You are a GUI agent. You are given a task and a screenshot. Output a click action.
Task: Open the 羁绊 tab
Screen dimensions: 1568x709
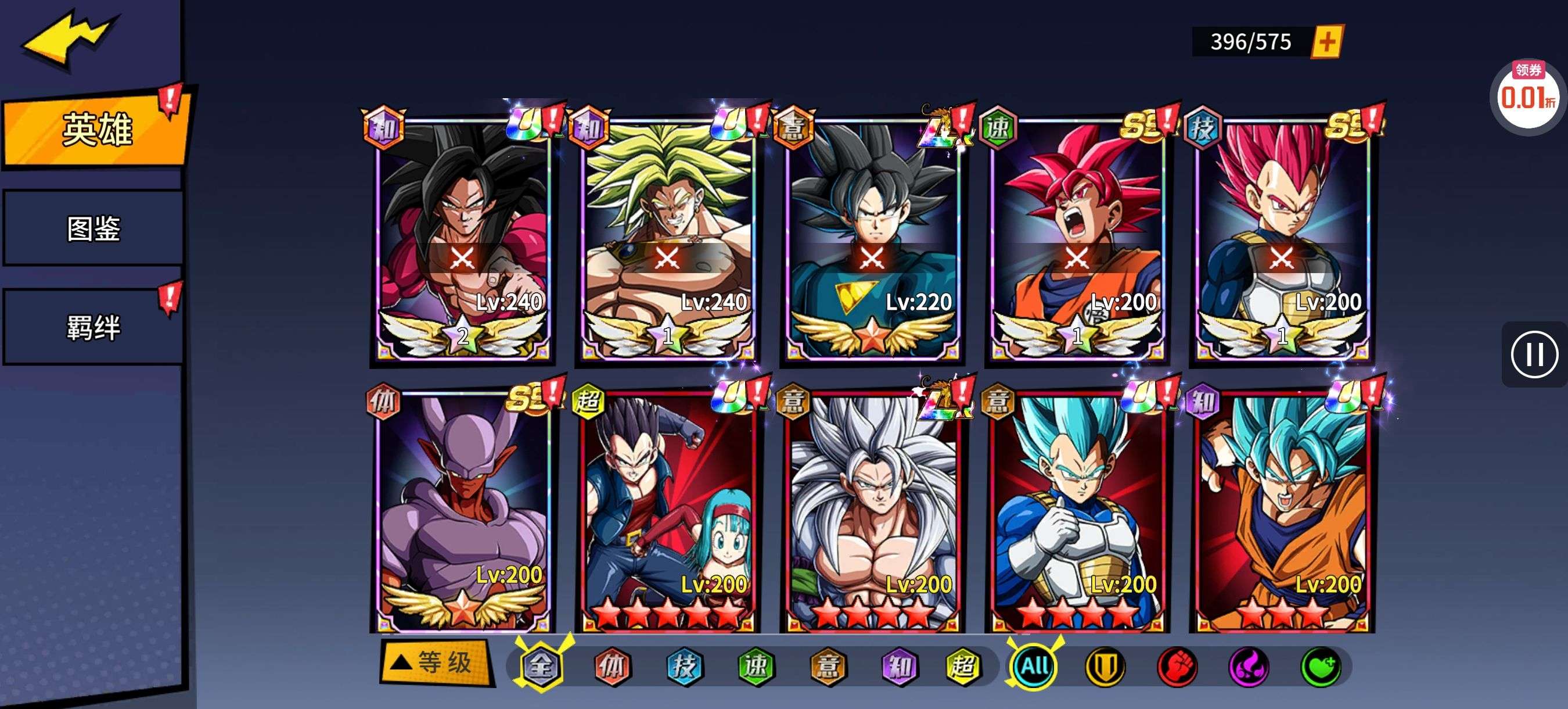[93, 328]
